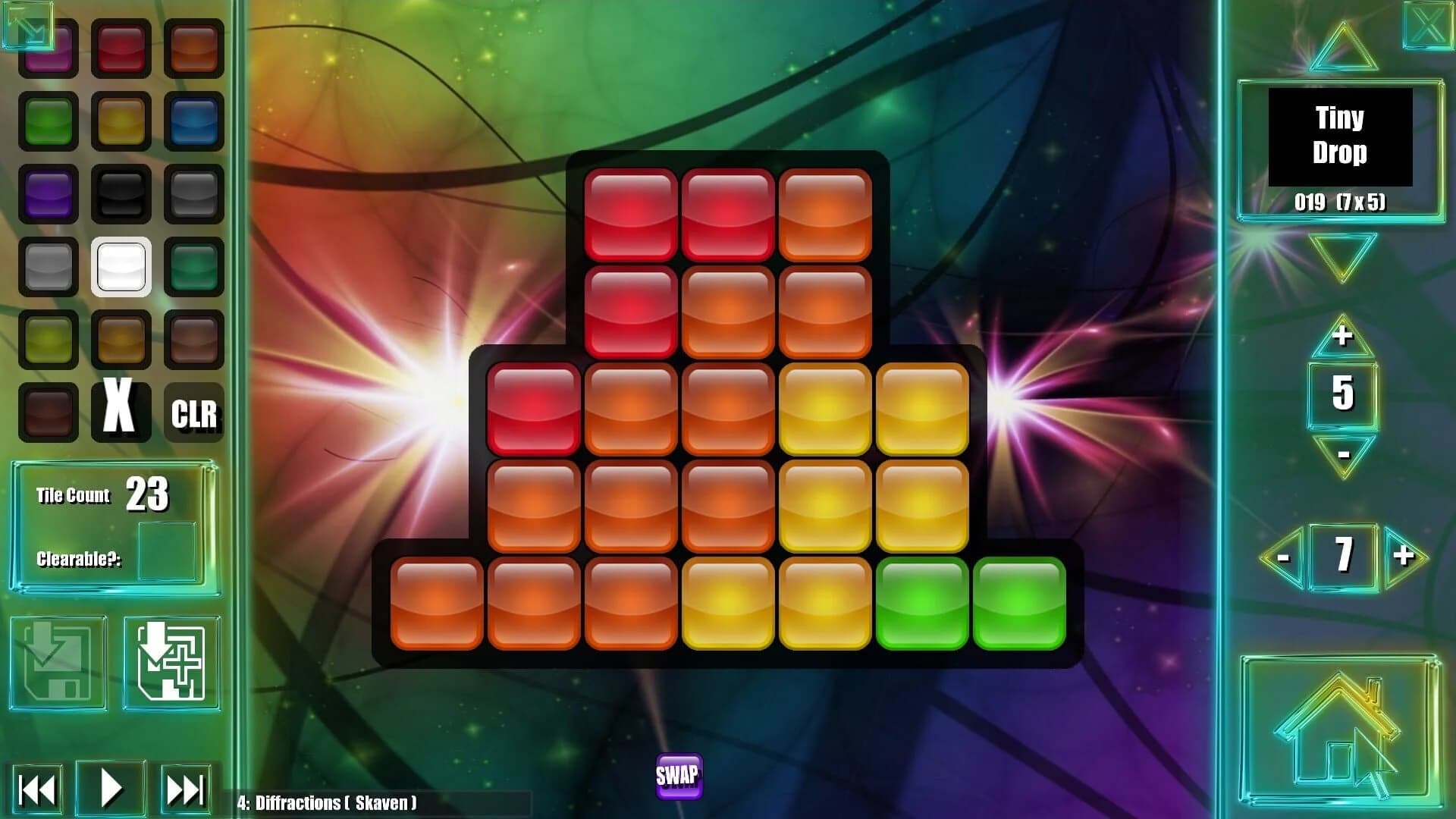This screenshot has width=1456, height=819.
Task: Select the blue tile color swatch
Action: click(x=193, y=121)
